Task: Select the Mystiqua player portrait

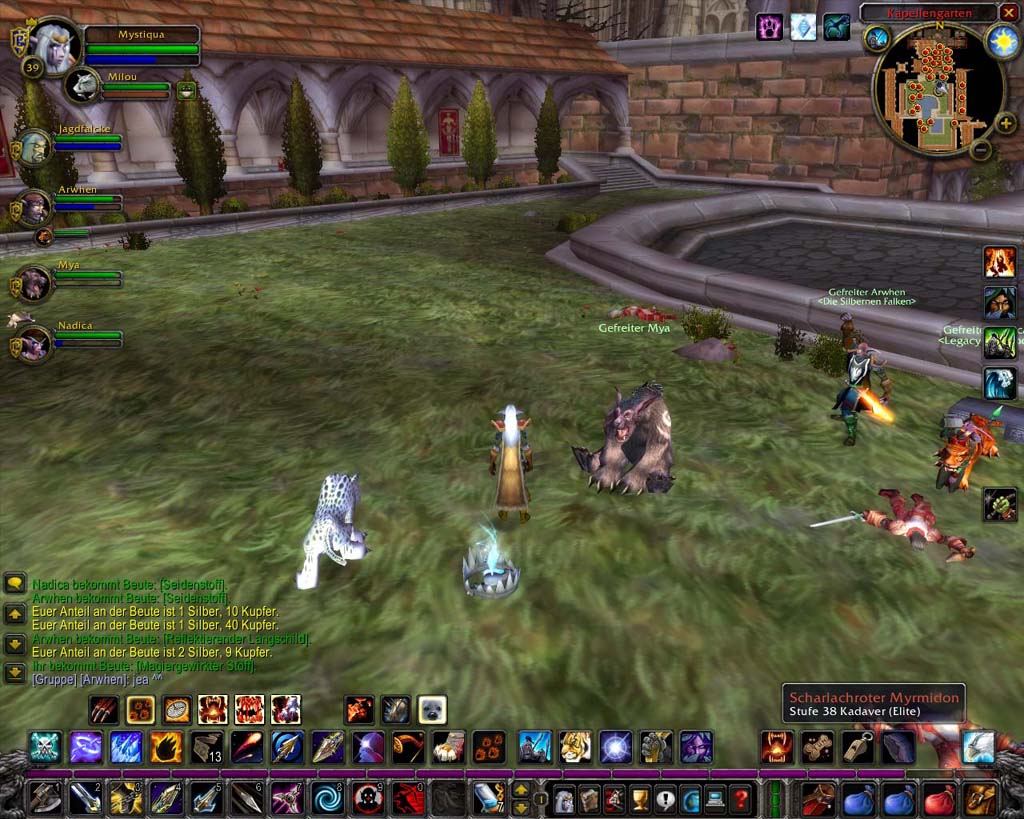Action: coord(52,43)
